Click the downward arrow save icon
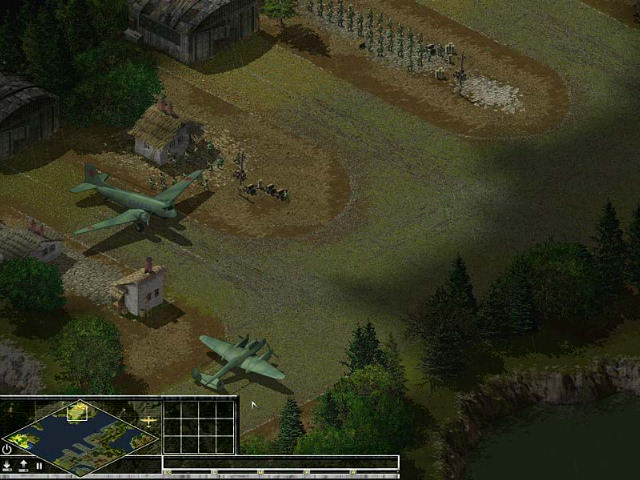 8,466
